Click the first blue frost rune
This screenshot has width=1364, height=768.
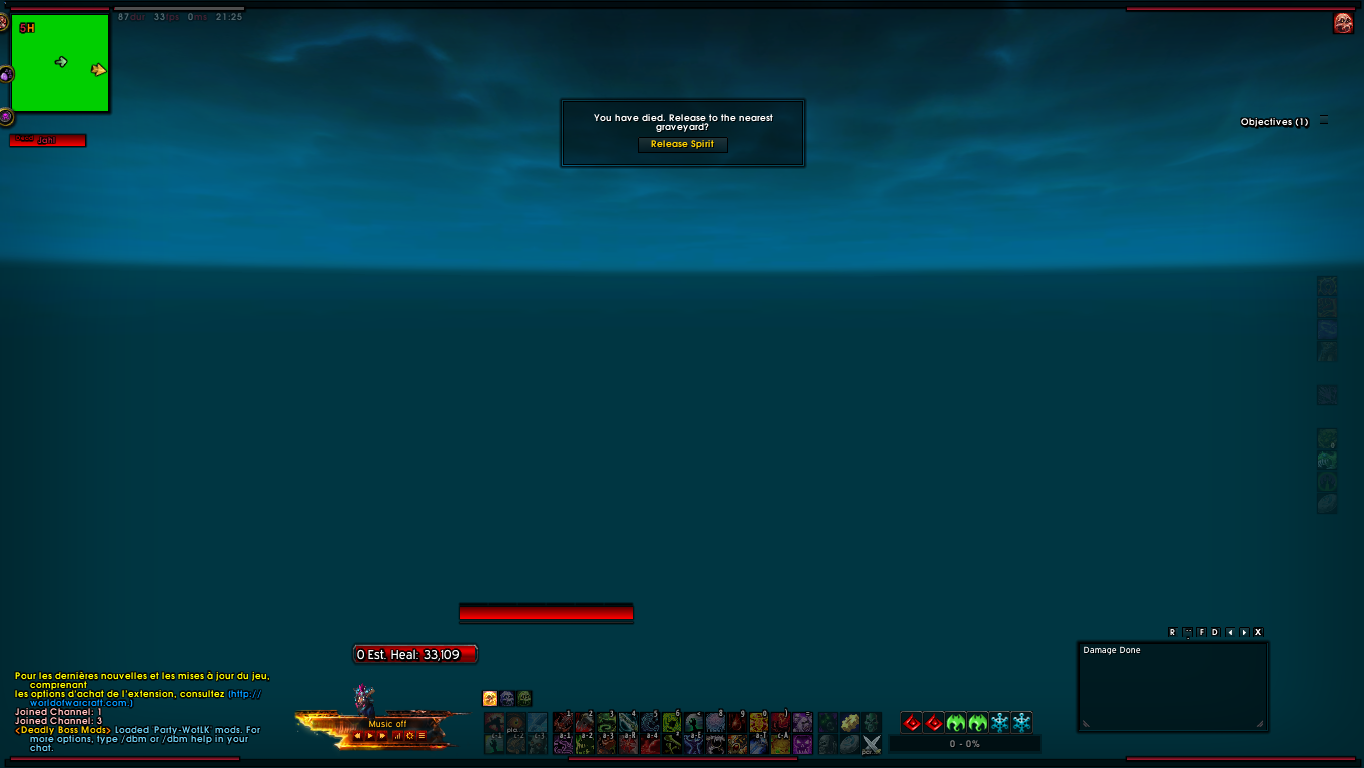[x=999, y=722]
